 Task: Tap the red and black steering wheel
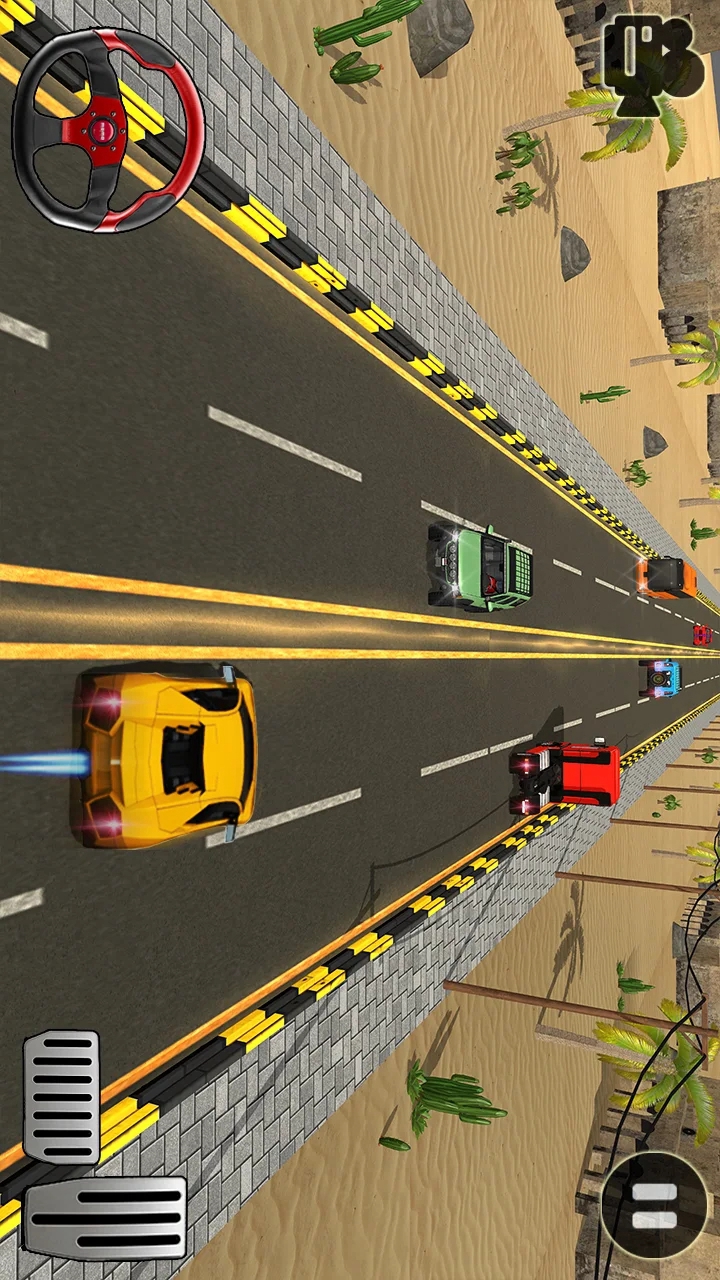[108, 129]
